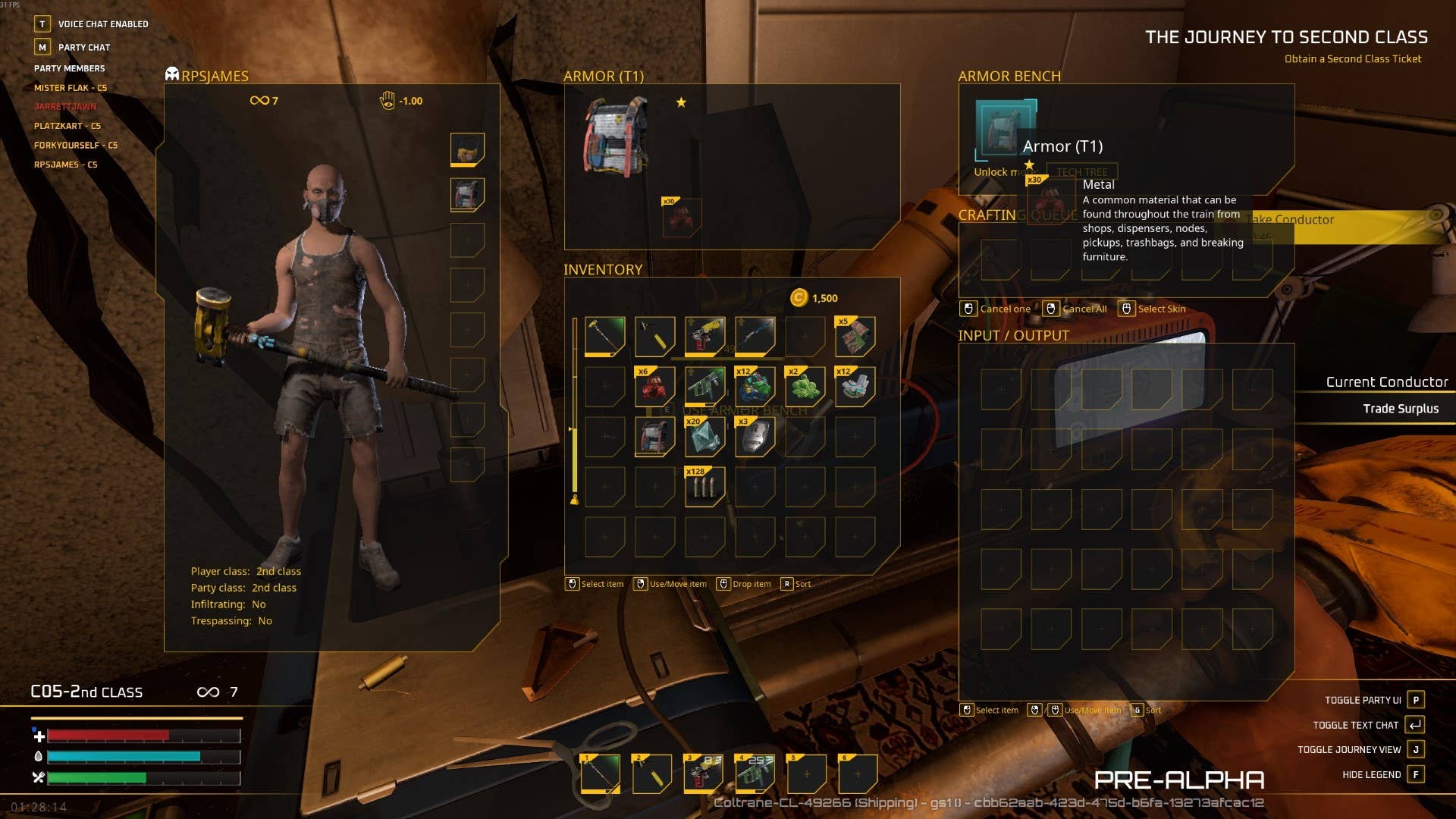Open the Tech Tree button
Viewport: 1456px width, 819px height.
tap(1082, 172)
